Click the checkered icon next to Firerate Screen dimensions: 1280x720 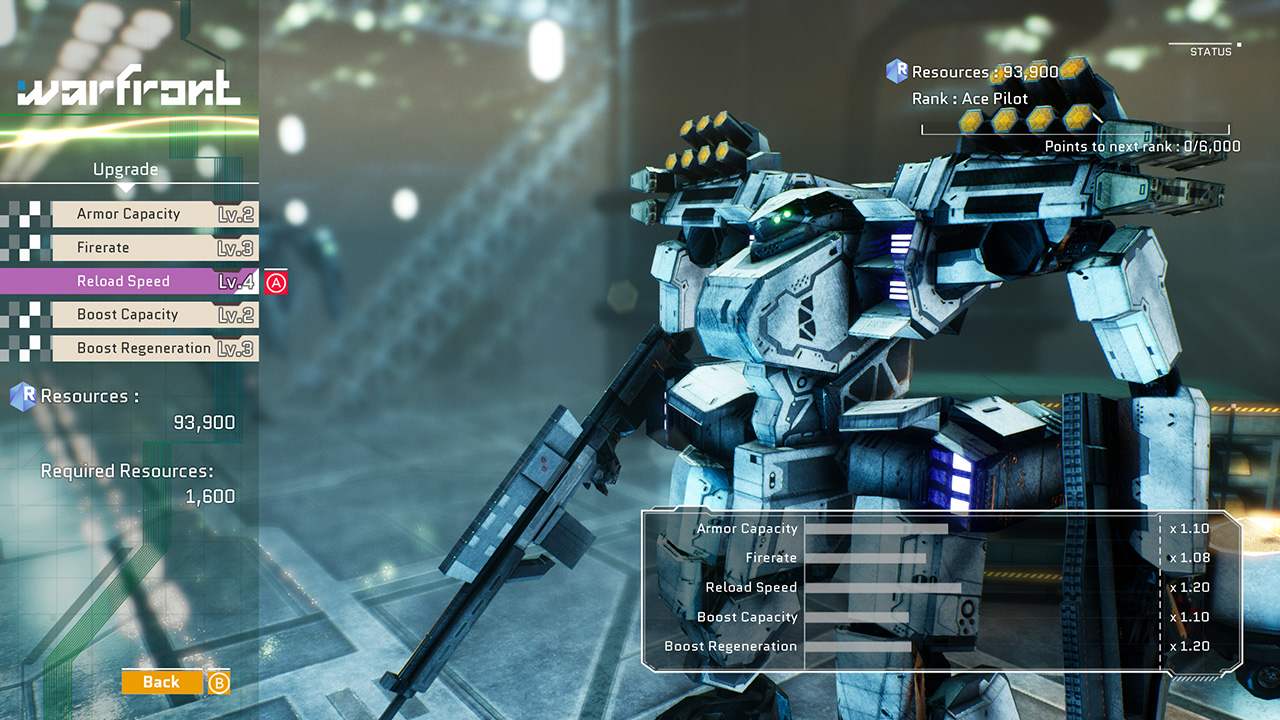27,247
